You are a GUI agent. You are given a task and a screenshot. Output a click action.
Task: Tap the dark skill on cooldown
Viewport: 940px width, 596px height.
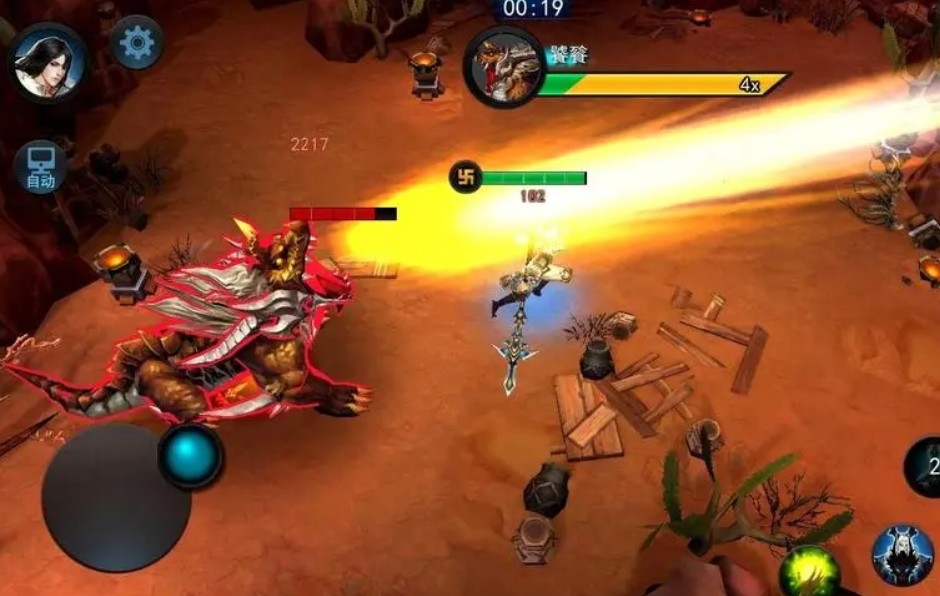pos(924,466)
